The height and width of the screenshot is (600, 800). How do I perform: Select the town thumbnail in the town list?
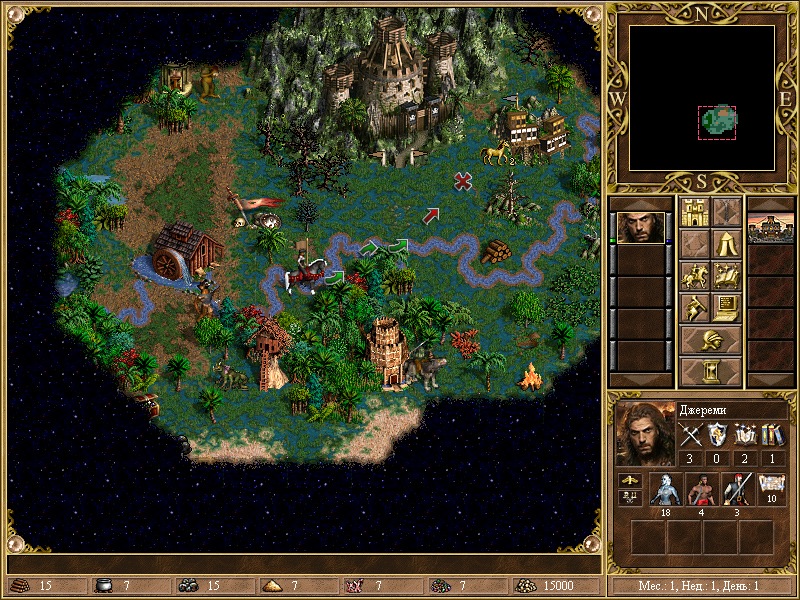[771, 227]
